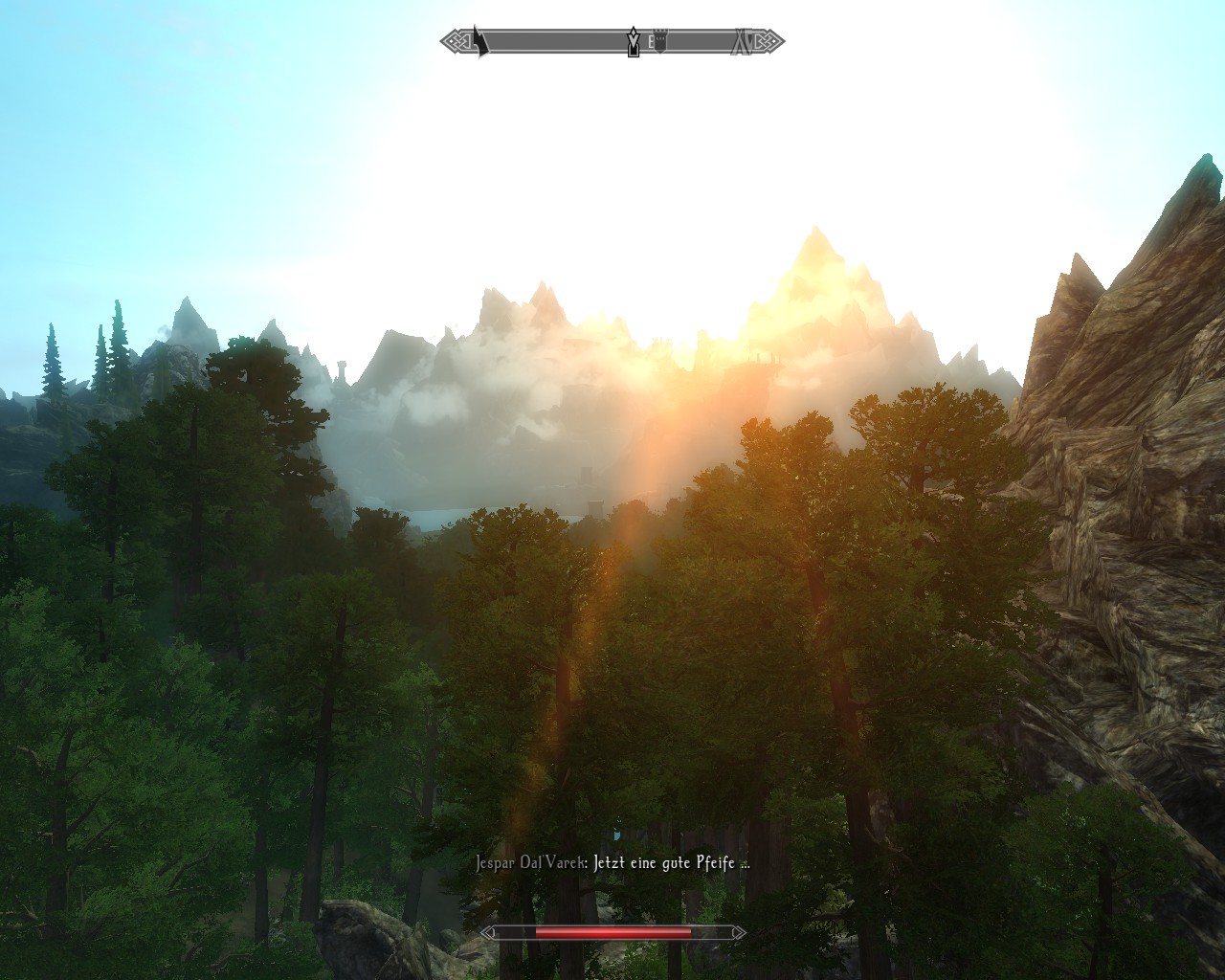Select the castle tower marker on the compass
The width and height of the screenshot is (1225, 980).
(658, 42)
